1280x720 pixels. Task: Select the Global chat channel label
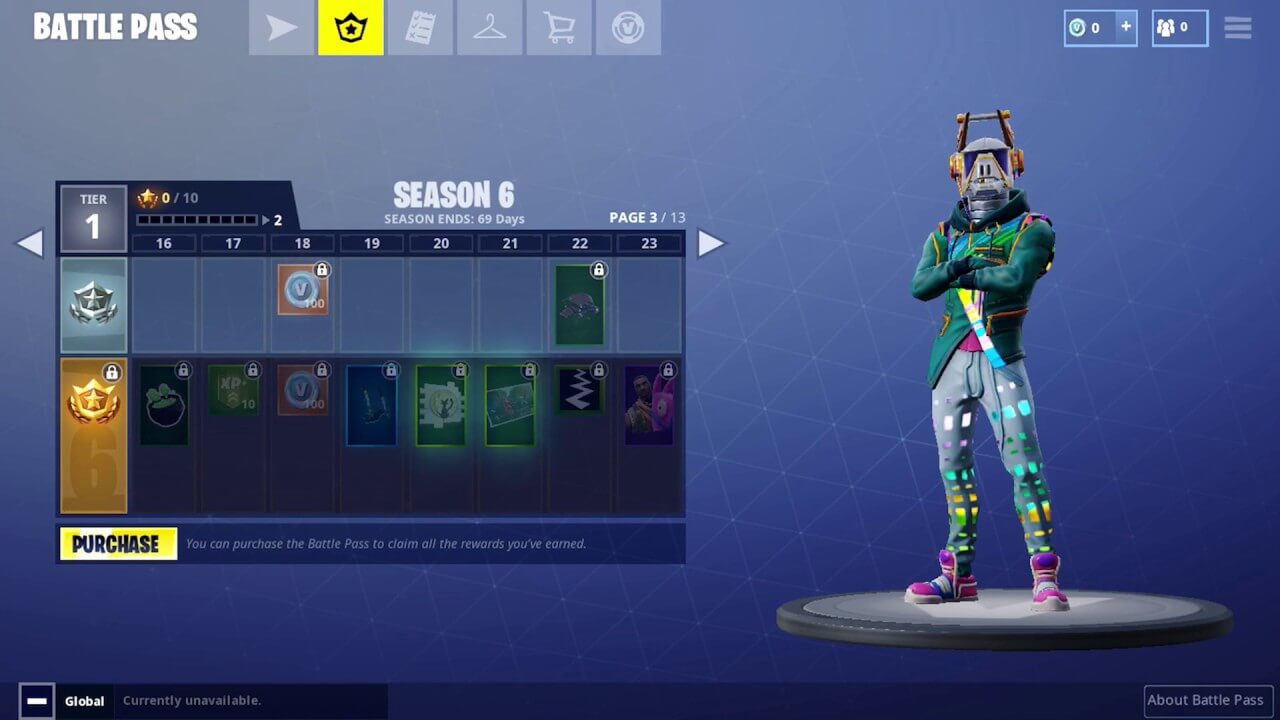click(x=84, y=700)
